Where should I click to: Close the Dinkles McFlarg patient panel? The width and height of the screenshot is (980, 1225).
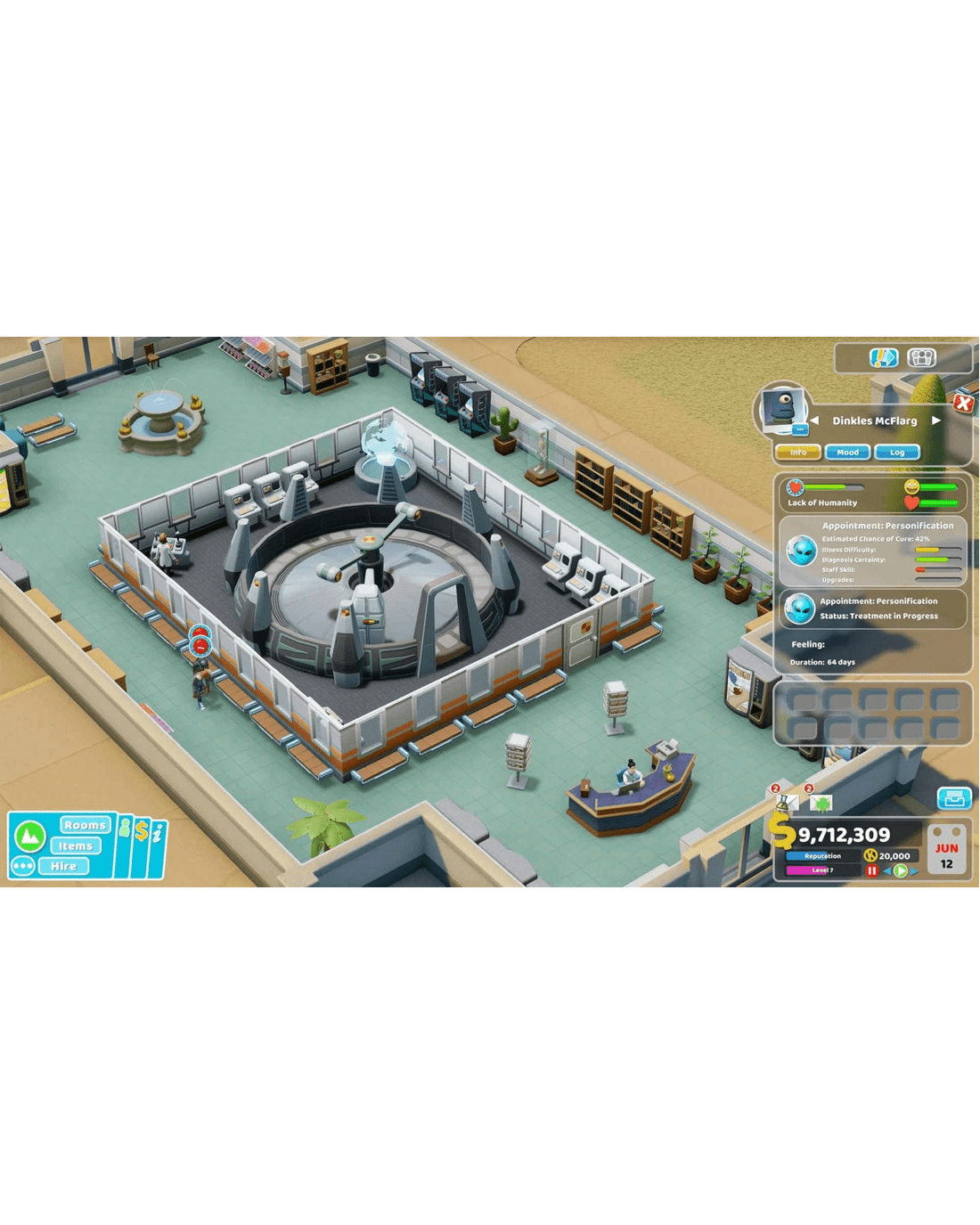pos(963,403)
